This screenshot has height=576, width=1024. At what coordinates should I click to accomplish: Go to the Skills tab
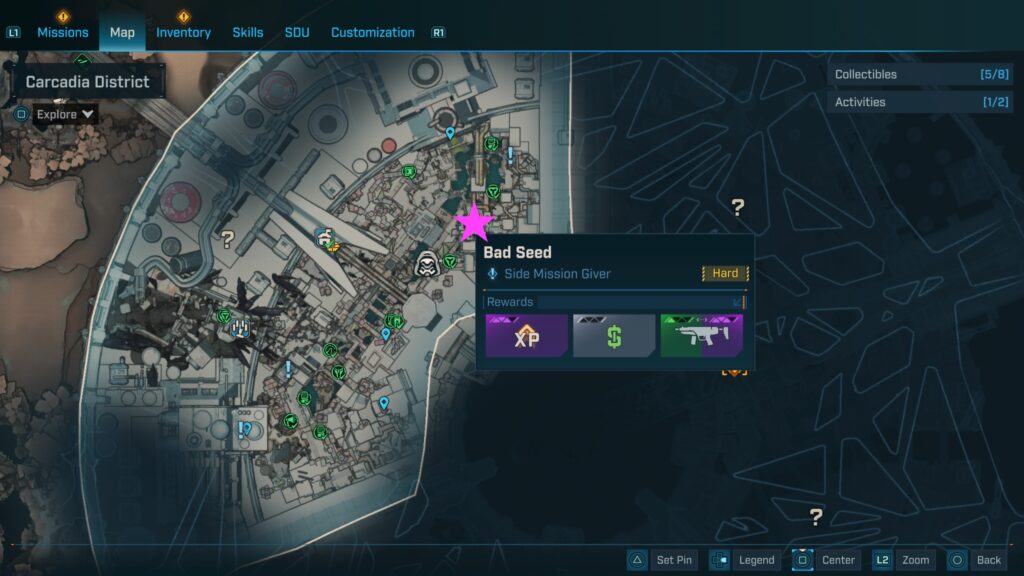click(x=248, y=32)
